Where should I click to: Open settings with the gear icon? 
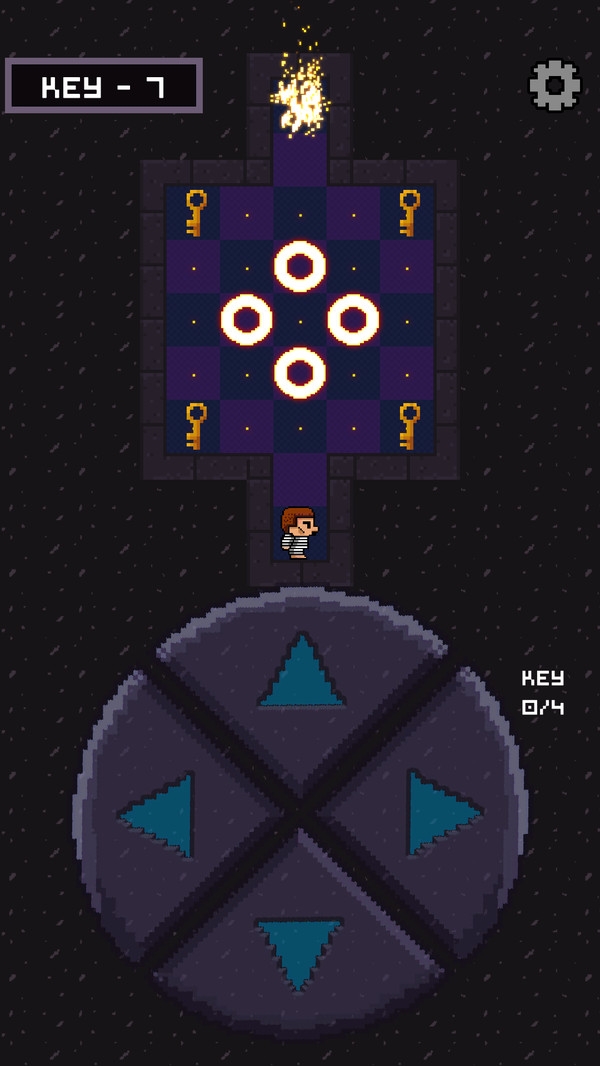[554, 86]
